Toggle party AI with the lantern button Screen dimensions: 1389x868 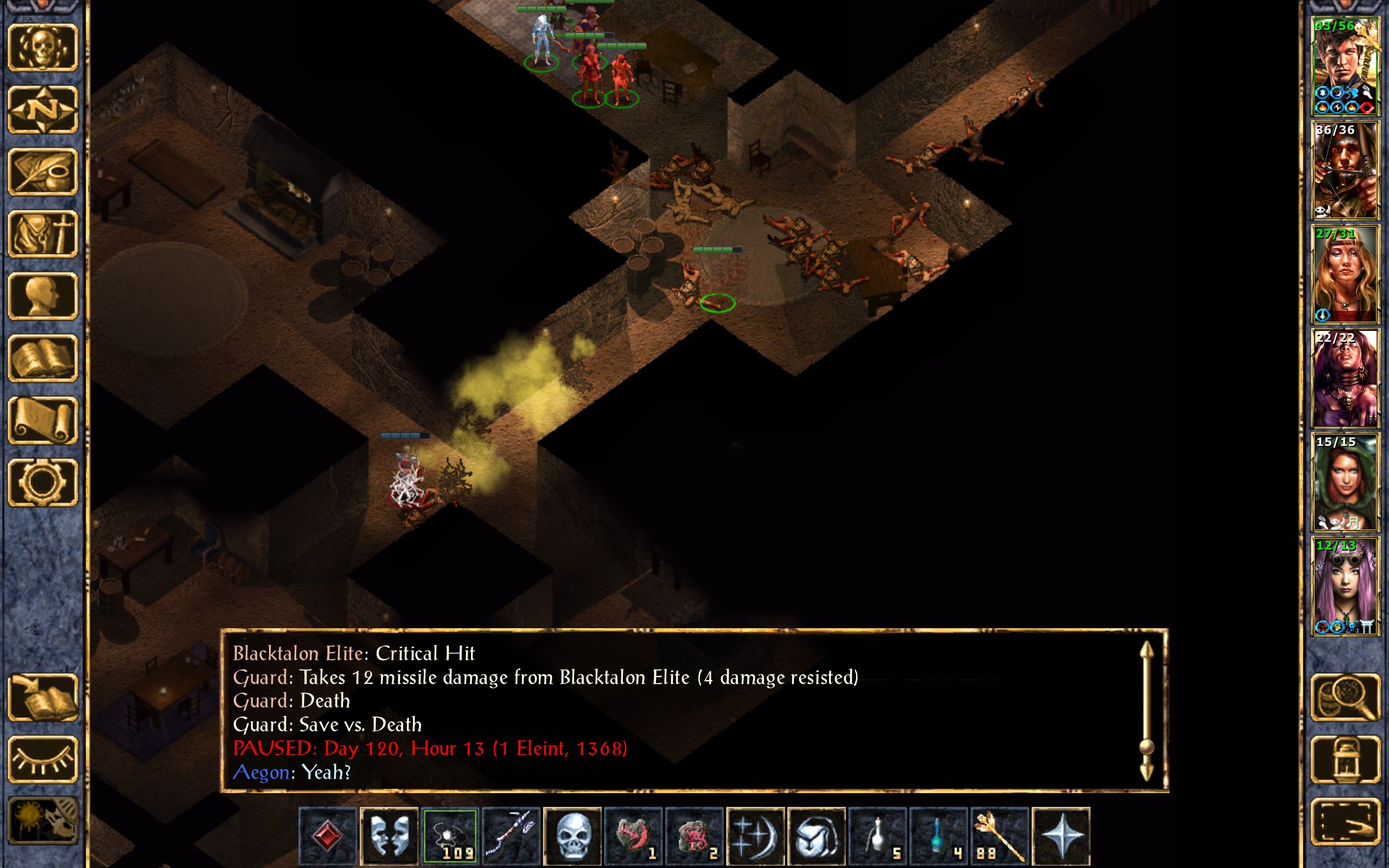pyautogui.click(x=1346, y=759)
